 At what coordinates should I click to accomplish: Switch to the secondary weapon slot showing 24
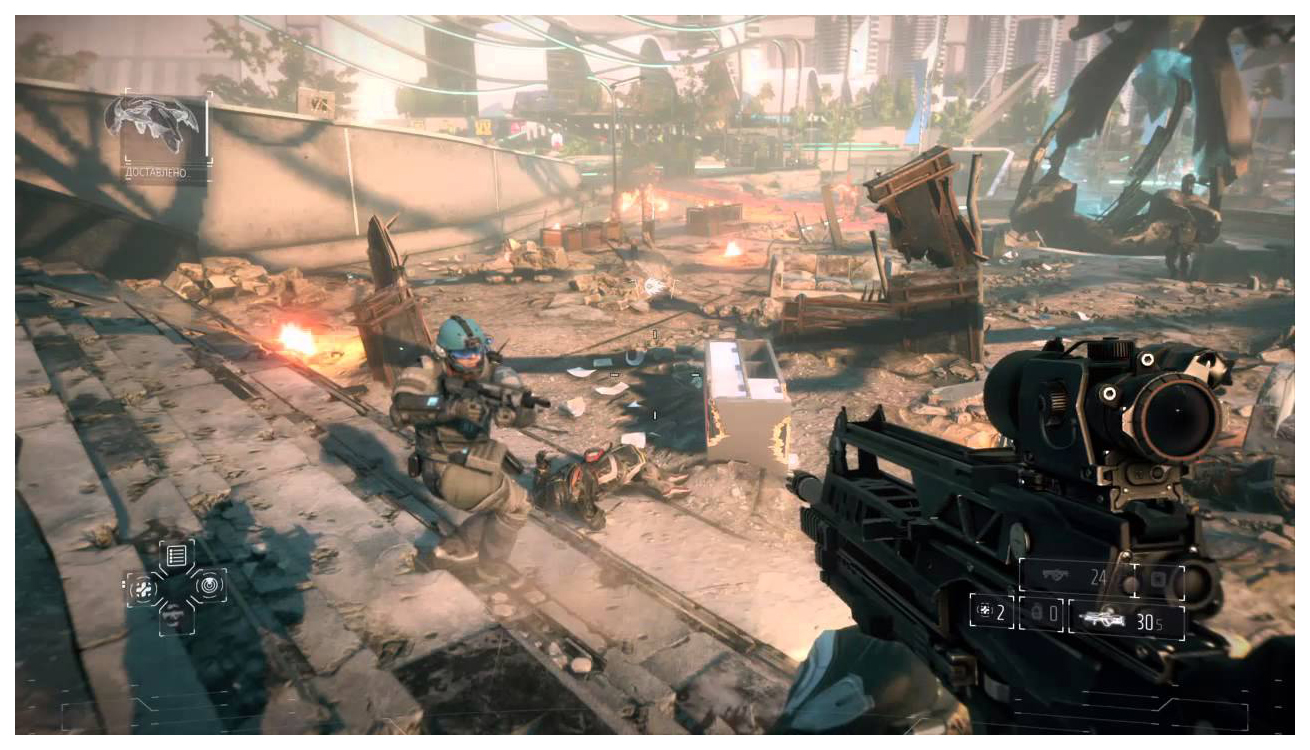tap(1076, 578)
